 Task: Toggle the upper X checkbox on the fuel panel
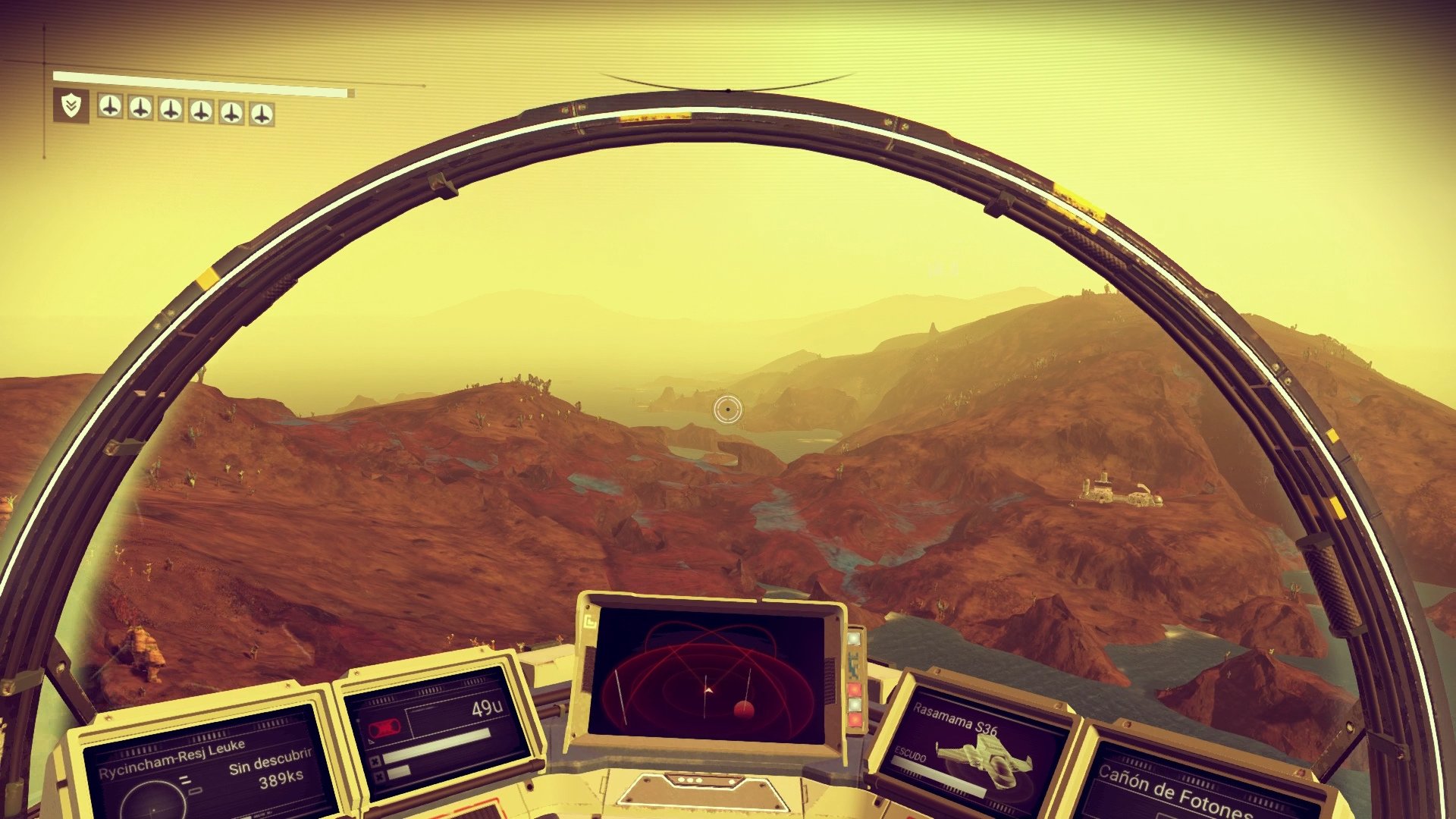[x=375, y=761]
